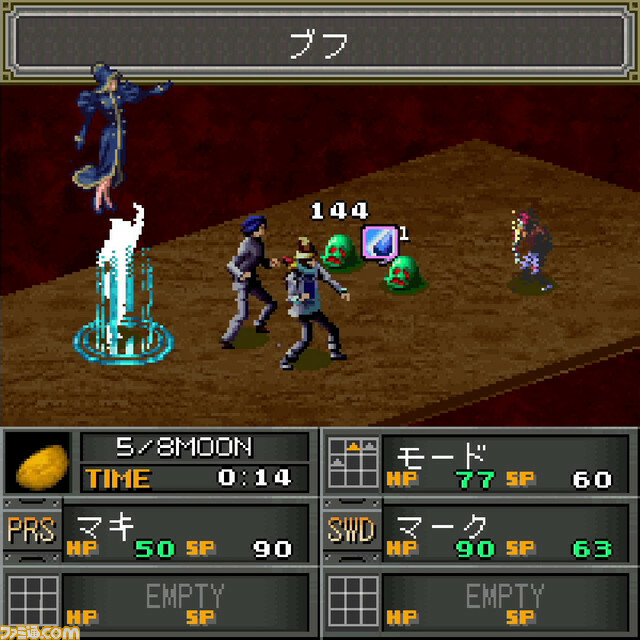This screenshot has width=640, height=640.
Task: Open the formation grid icon beside モード
Action: pyautogui.click(x=350, y=462)
